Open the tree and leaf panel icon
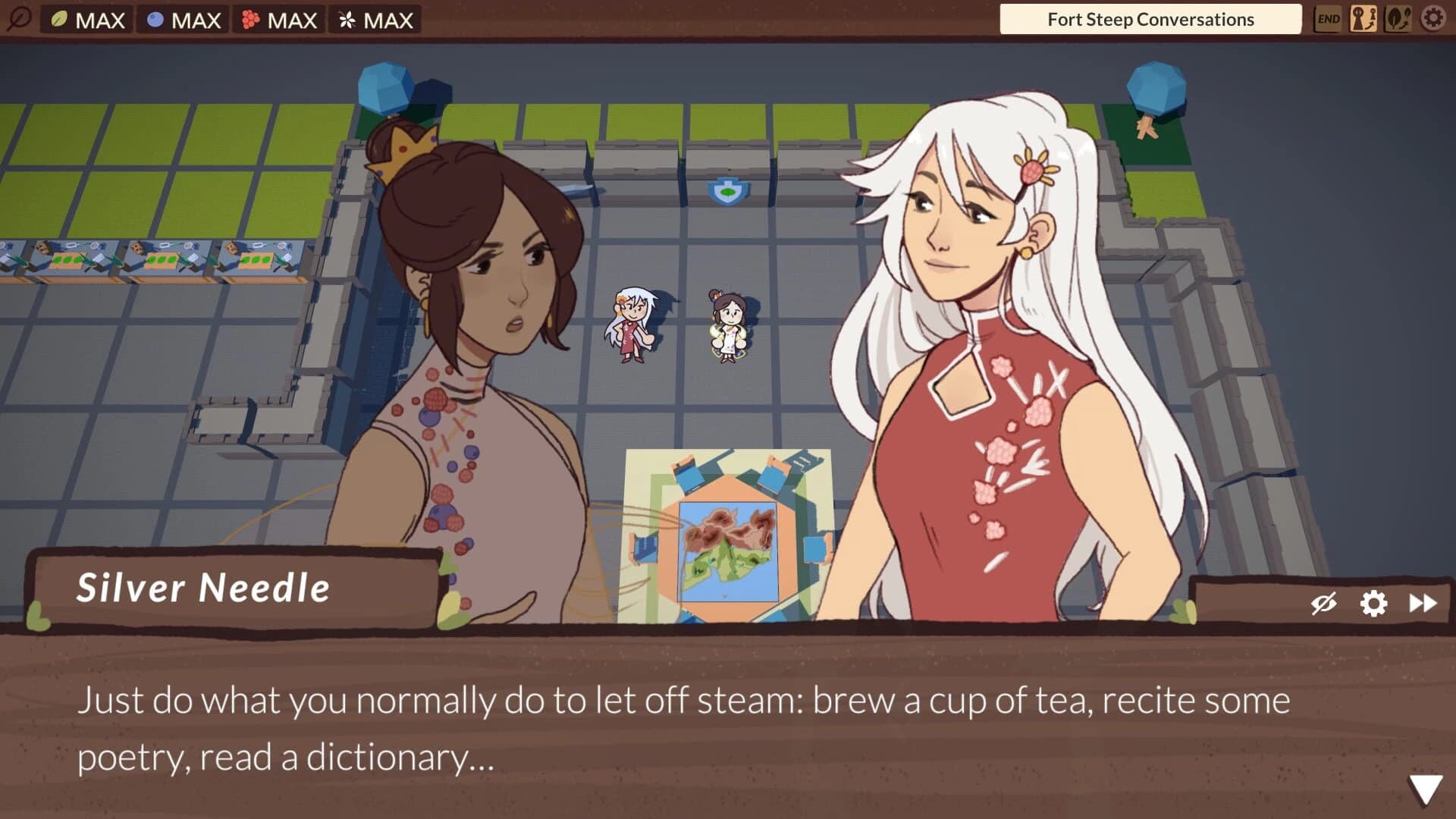Image resolution: width=1456 pixels, height=819 pixels. [x=1400, y=20]
